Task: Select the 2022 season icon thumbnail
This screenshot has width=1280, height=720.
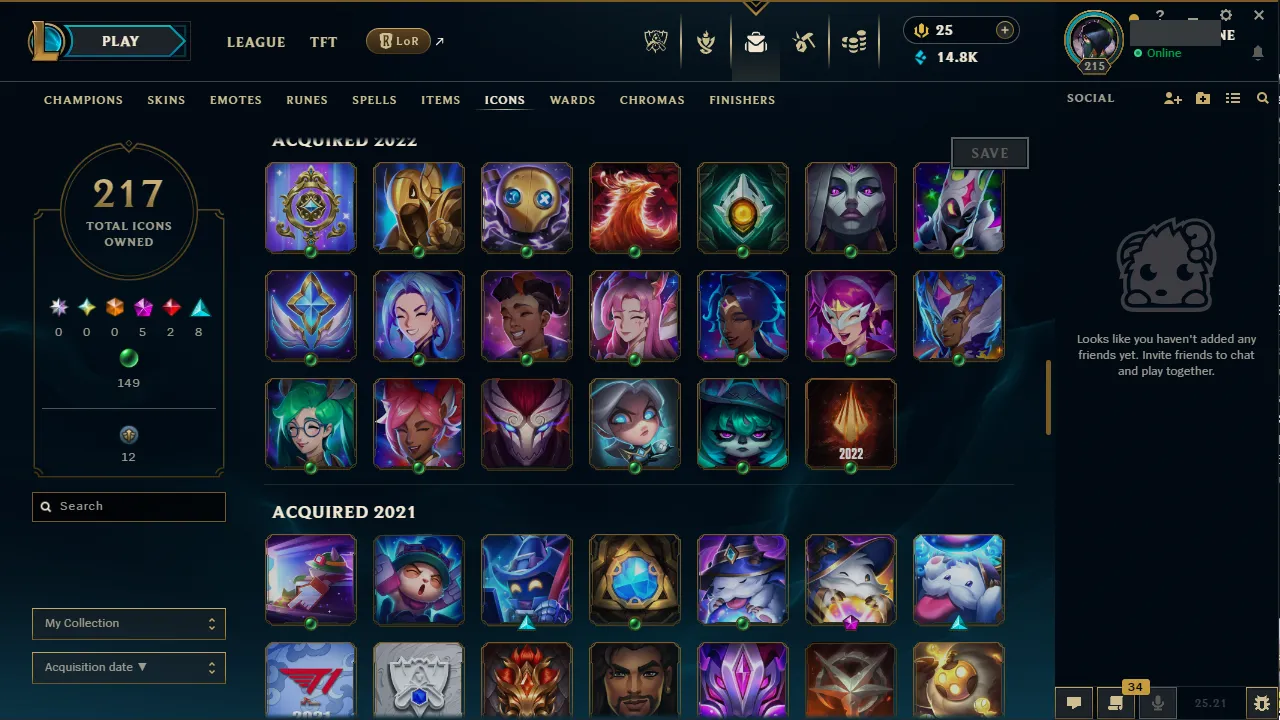Action: [850, 423]
